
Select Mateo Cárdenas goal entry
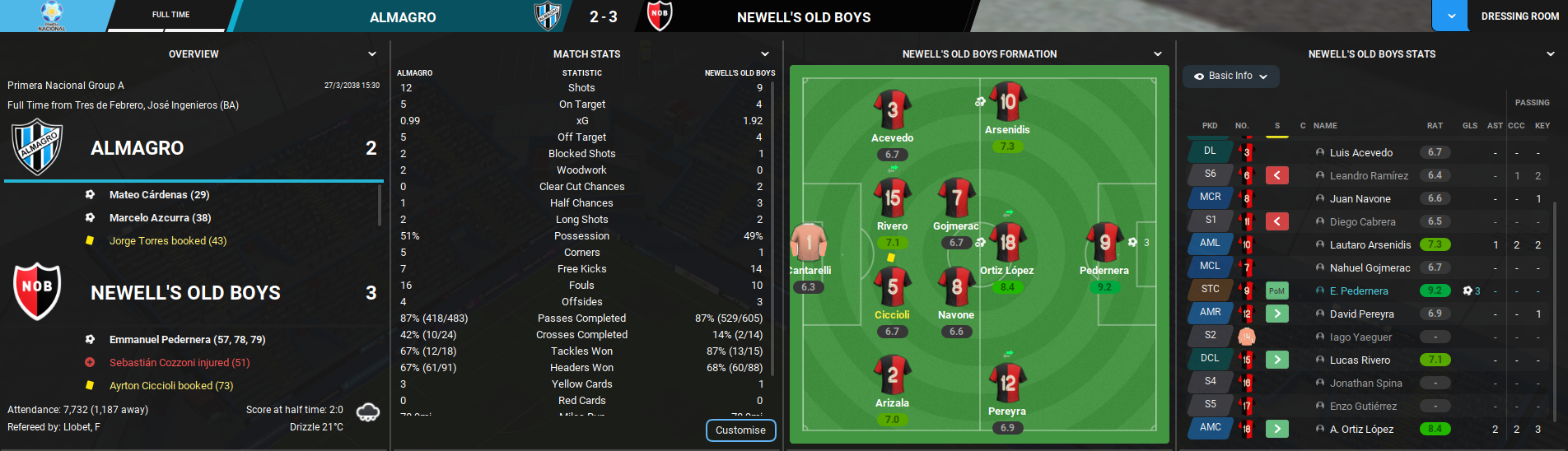coord(159,195)
